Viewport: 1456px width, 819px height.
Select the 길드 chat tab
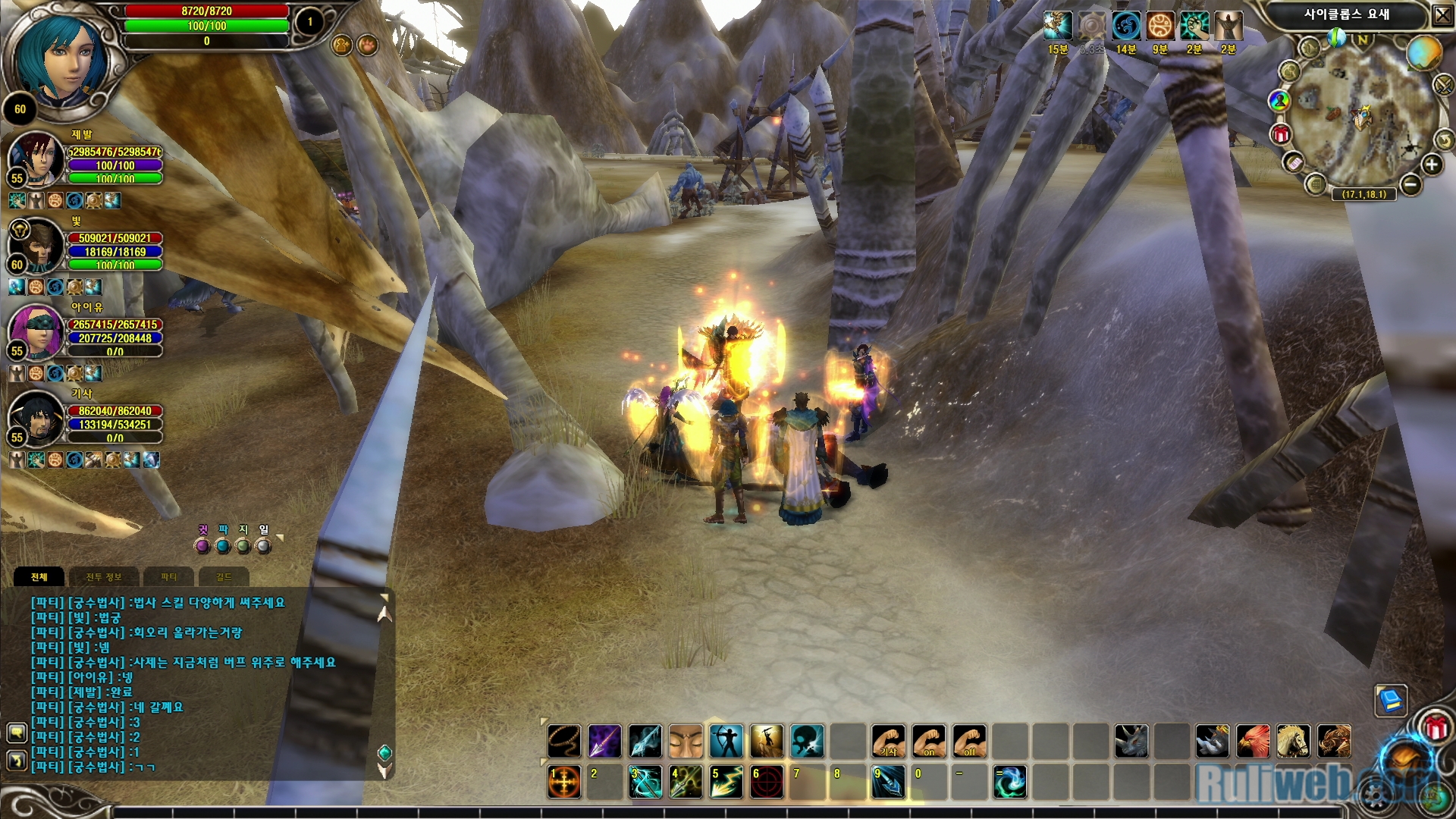(x=224, y=577)
